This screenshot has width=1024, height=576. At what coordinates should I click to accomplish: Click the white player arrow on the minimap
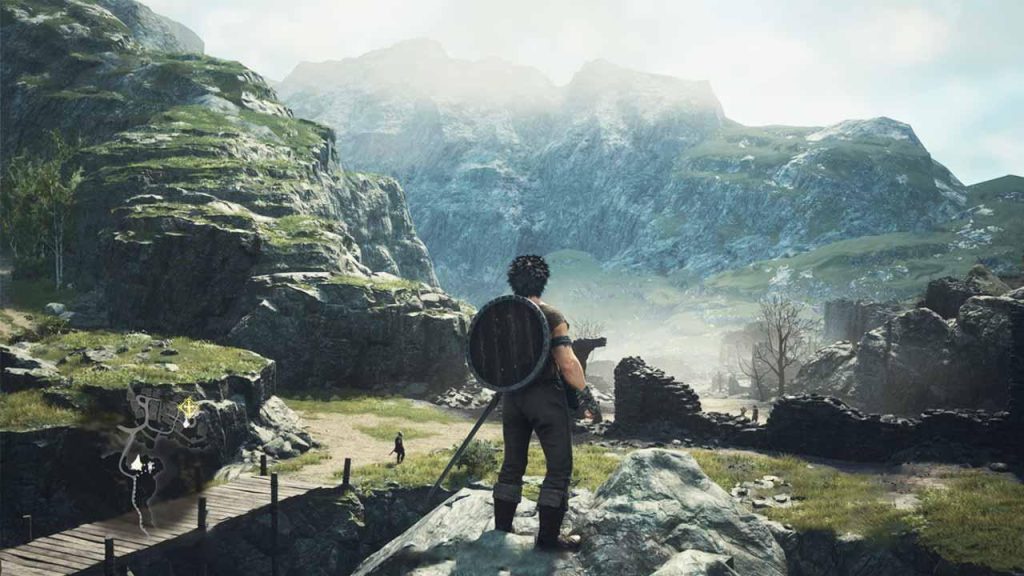tap(136, 463)
